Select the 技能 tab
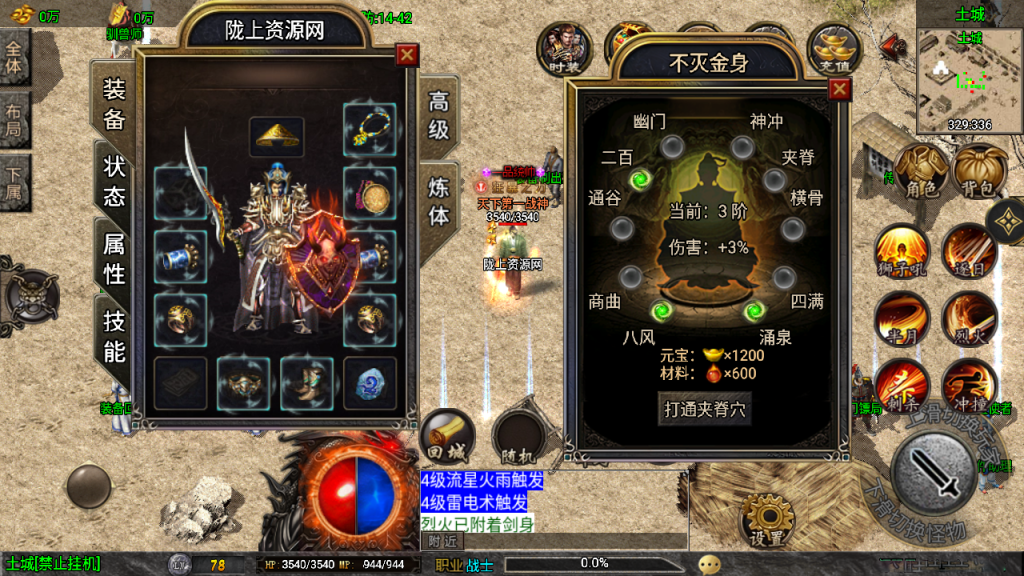The image size is (1024, 576). click(x=114, y=336)
